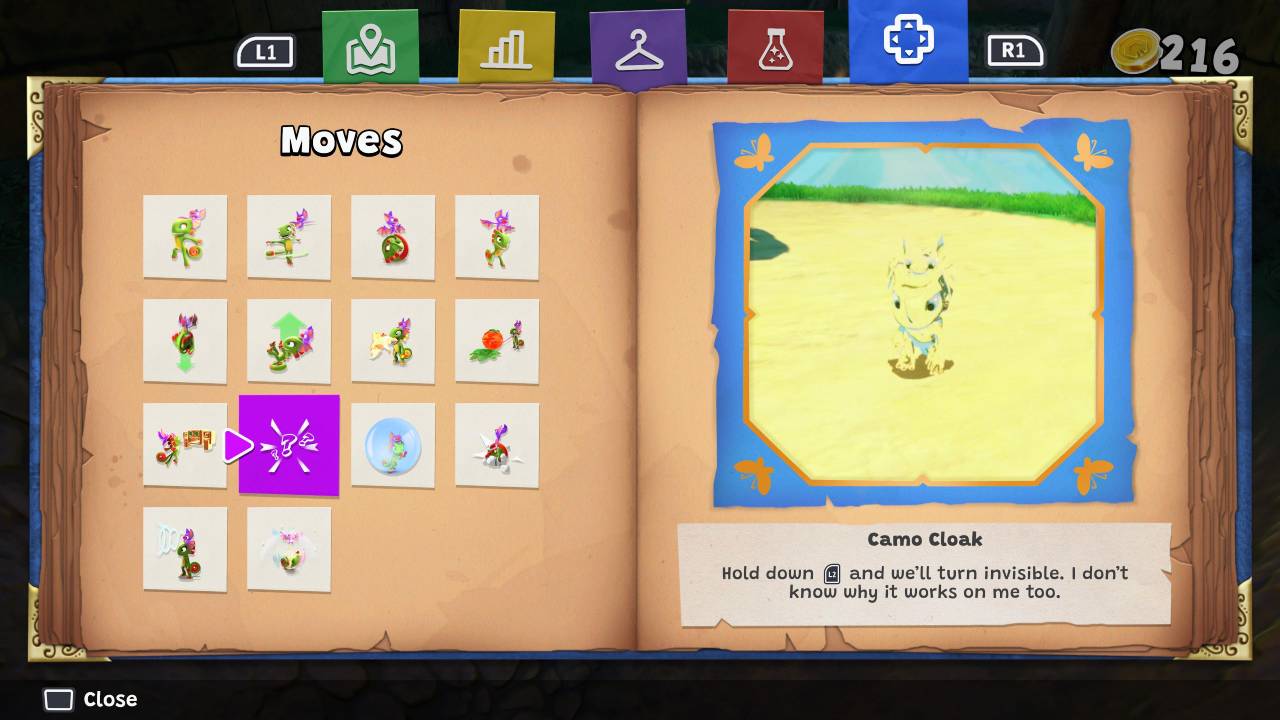
Task: Select the tomato-eating slurp move icon
Action: (x=497, y=341)
